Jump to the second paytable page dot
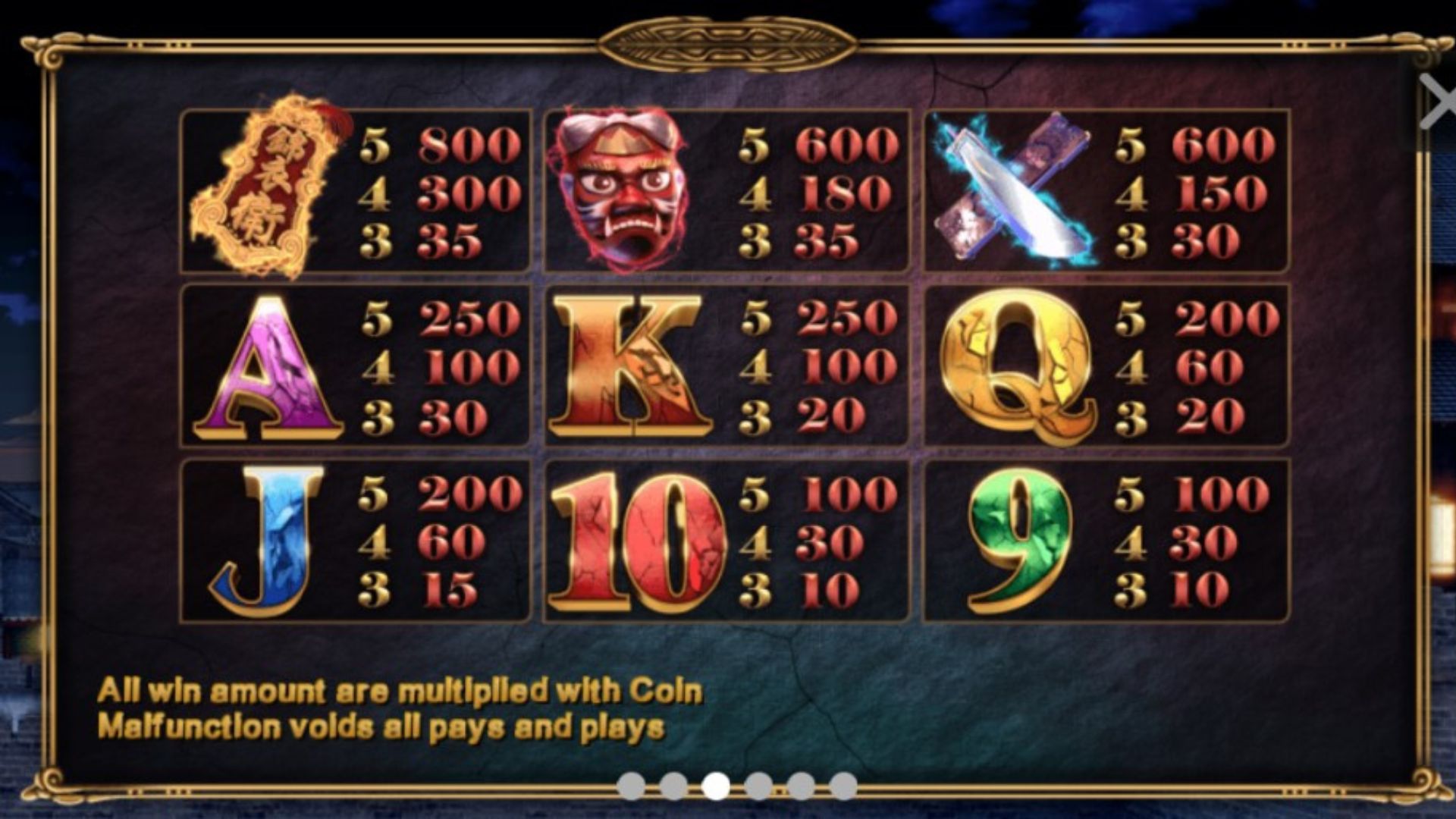This screenshot has height=819, width=1456. [673, 786]
